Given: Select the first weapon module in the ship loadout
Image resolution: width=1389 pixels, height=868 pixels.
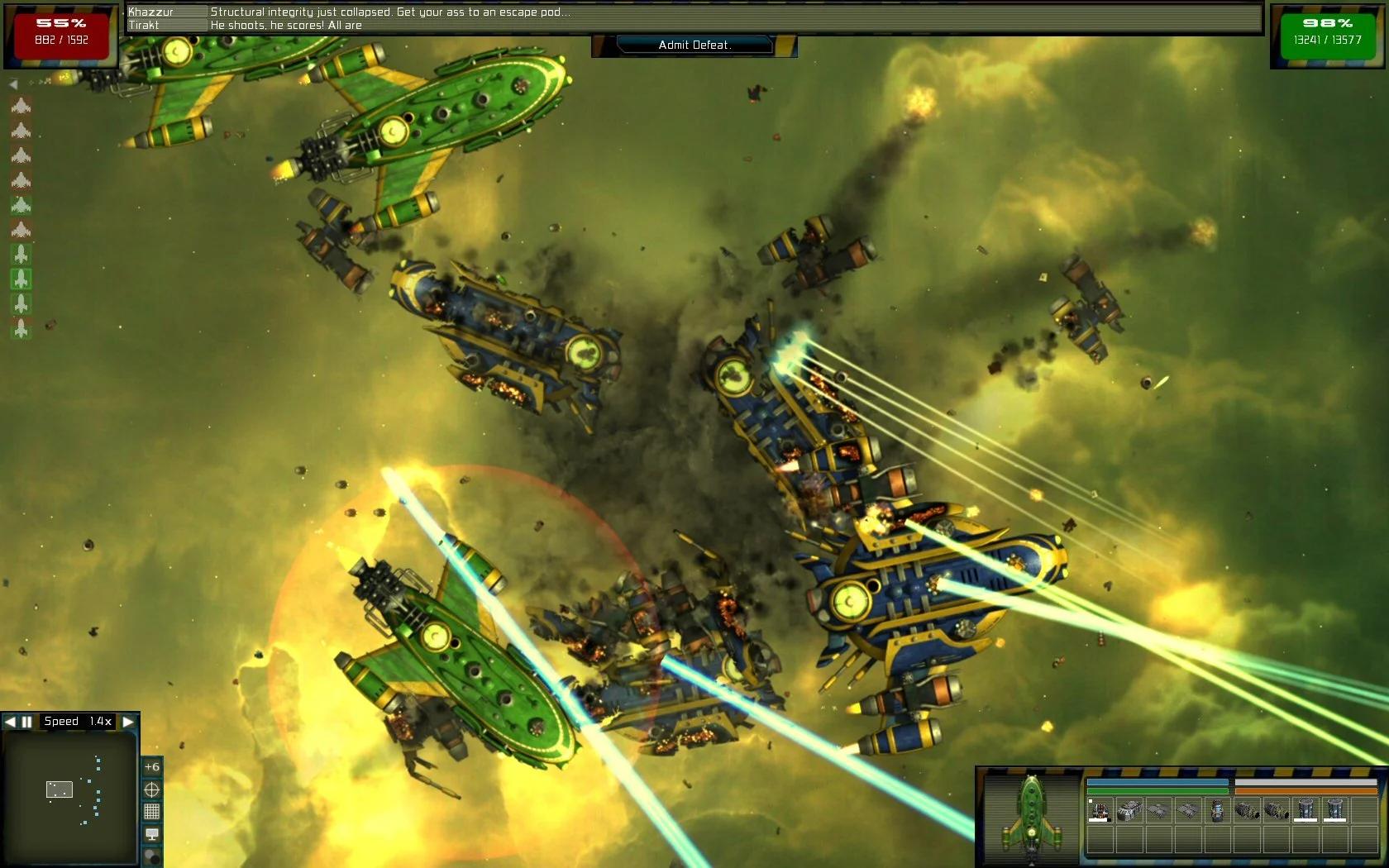Looking at the screenshot, I should tap(1100, 811).
